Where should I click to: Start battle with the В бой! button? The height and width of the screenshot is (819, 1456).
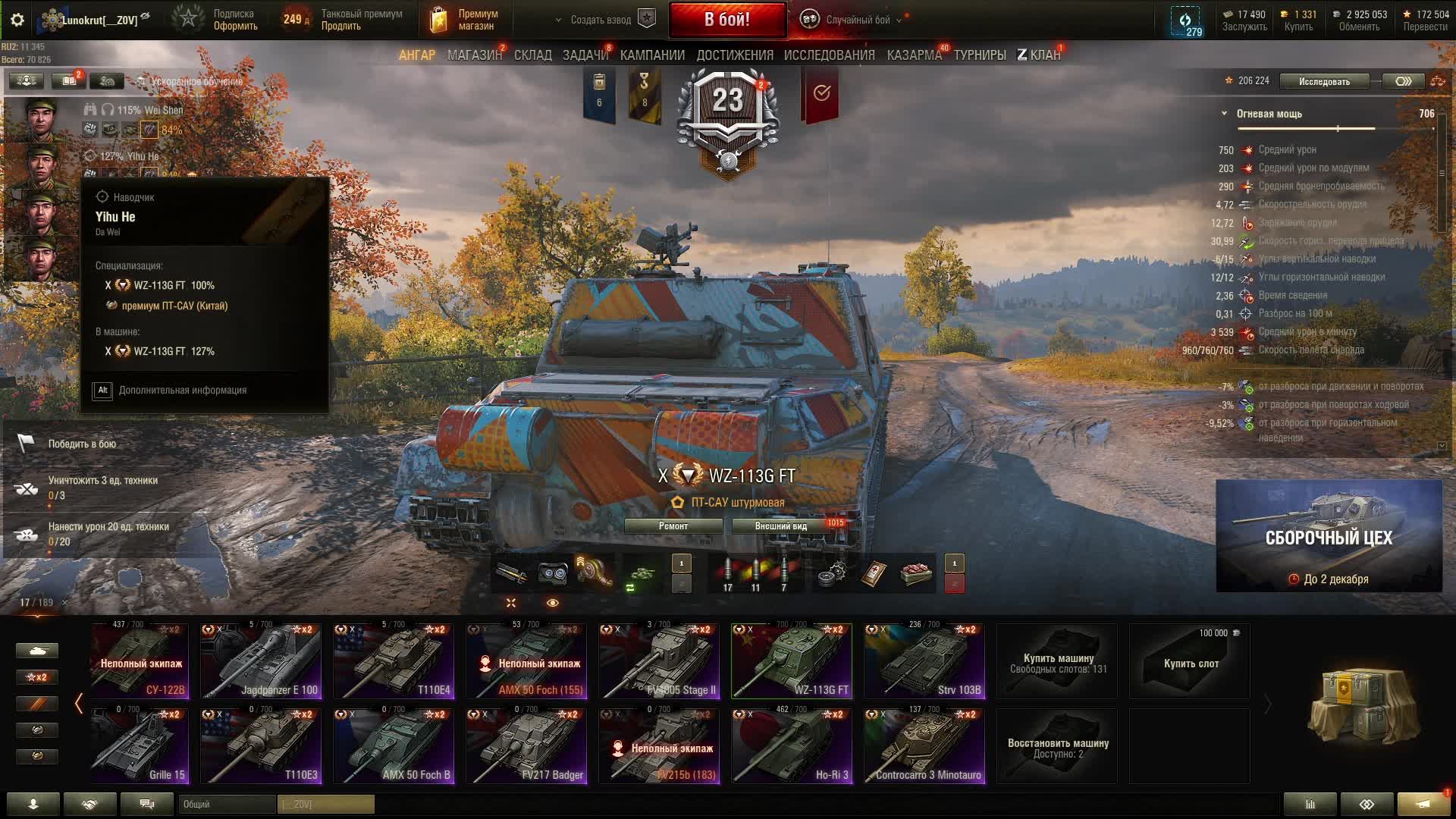tap(726, 20)
